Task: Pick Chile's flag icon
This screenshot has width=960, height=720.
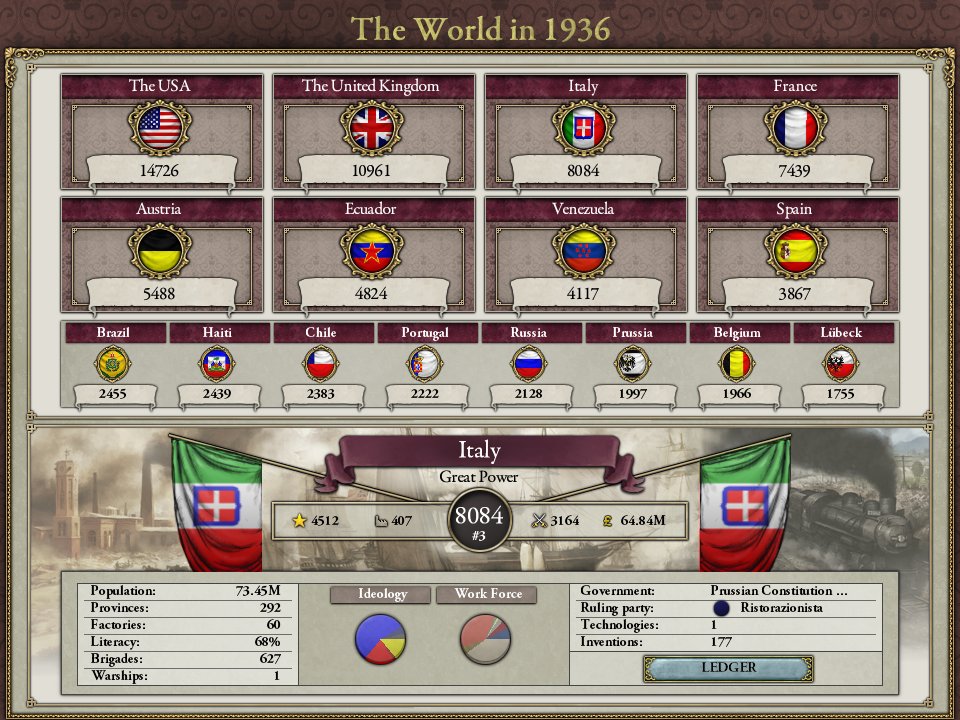Action: [321, 364]
